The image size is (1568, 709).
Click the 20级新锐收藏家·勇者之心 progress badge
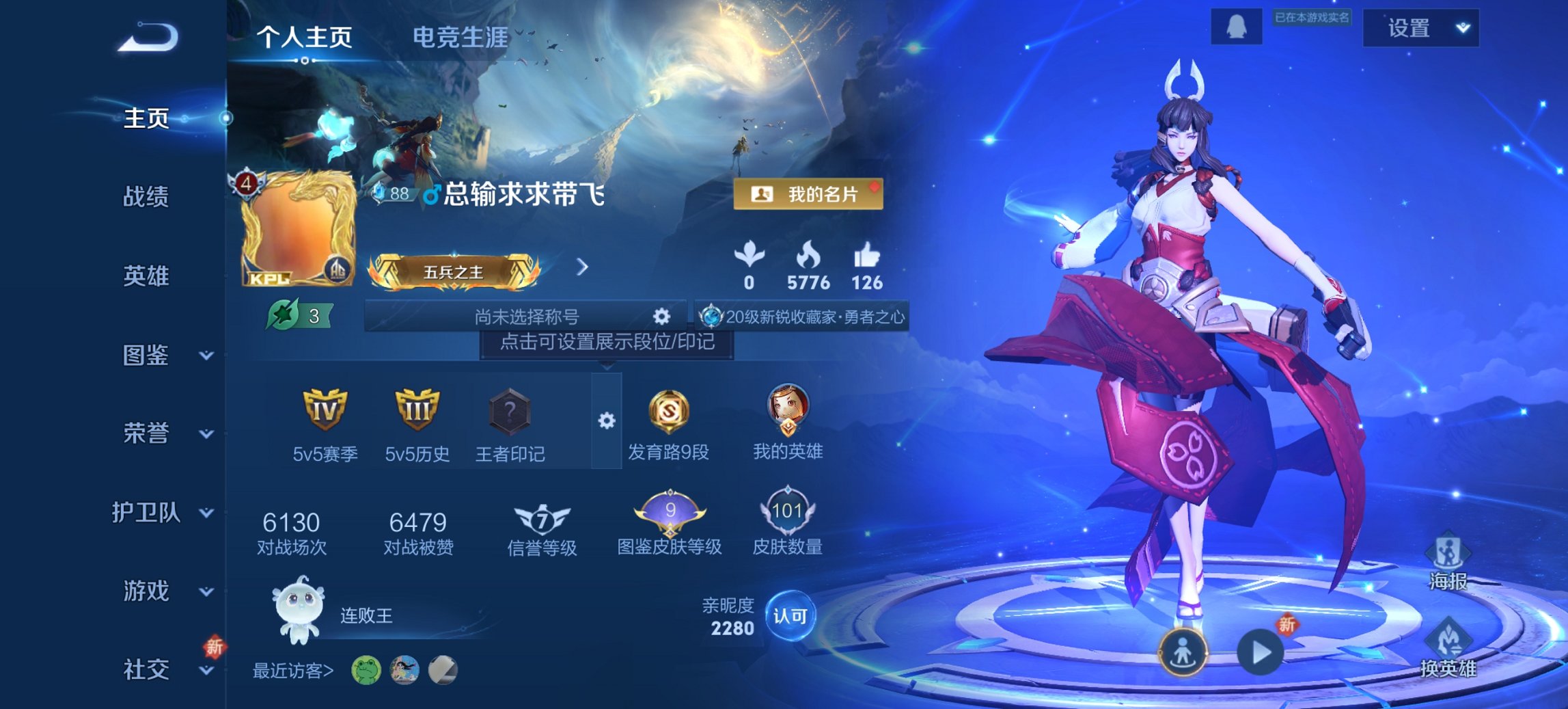803,317
